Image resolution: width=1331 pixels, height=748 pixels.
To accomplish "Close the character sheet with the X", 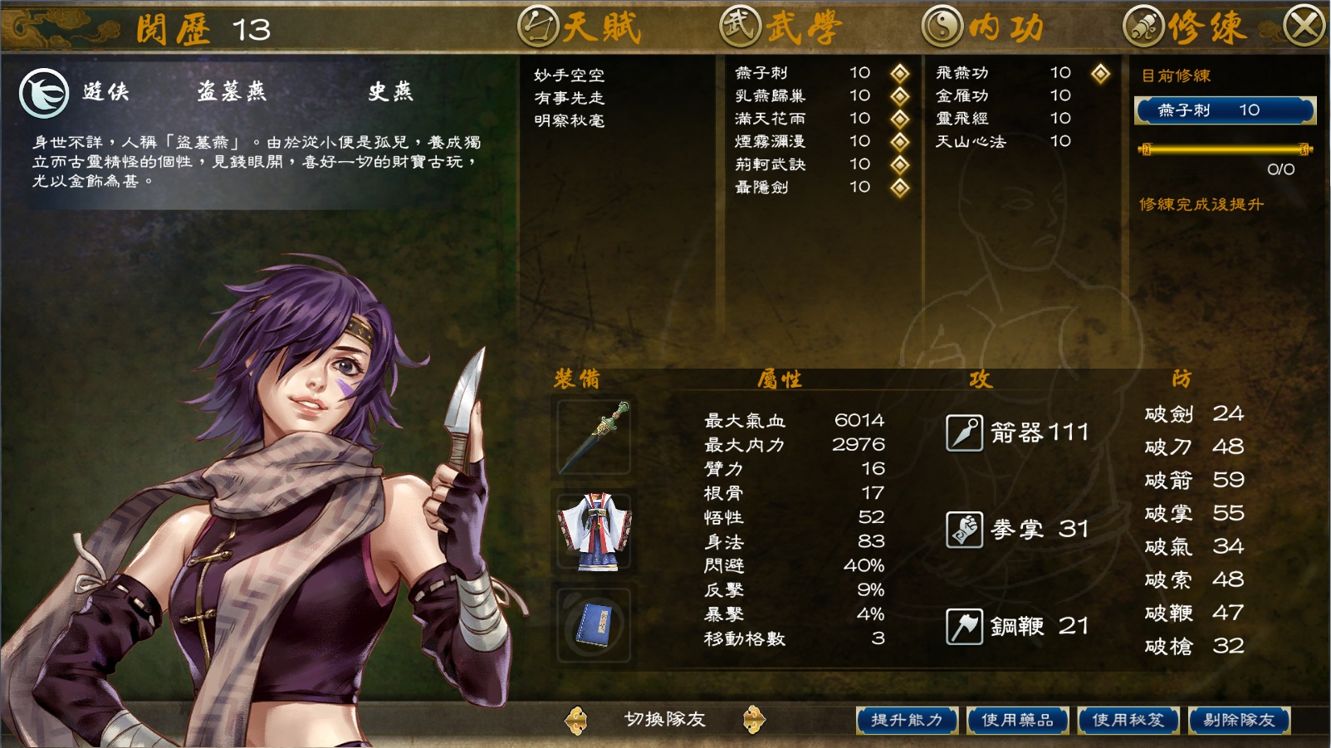I will [1303, 27].
